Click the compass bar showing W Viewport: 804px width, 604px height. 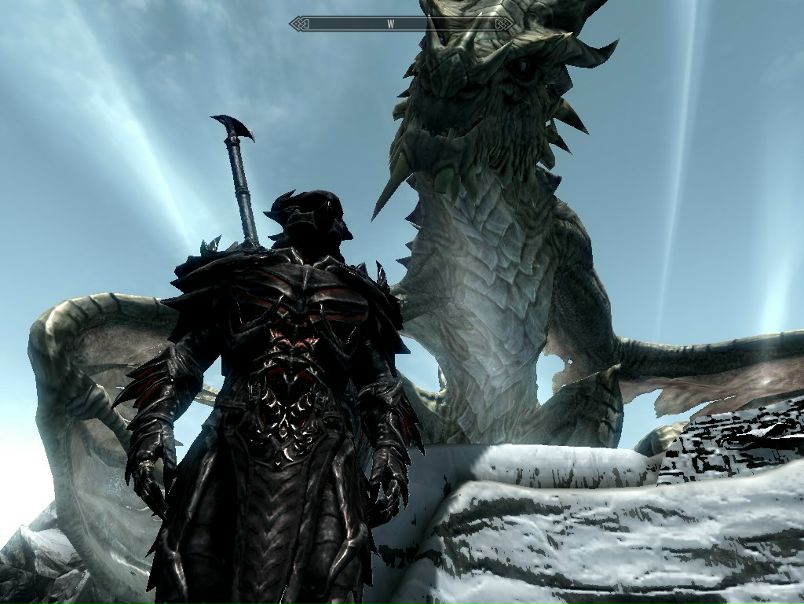pos(402,22)
